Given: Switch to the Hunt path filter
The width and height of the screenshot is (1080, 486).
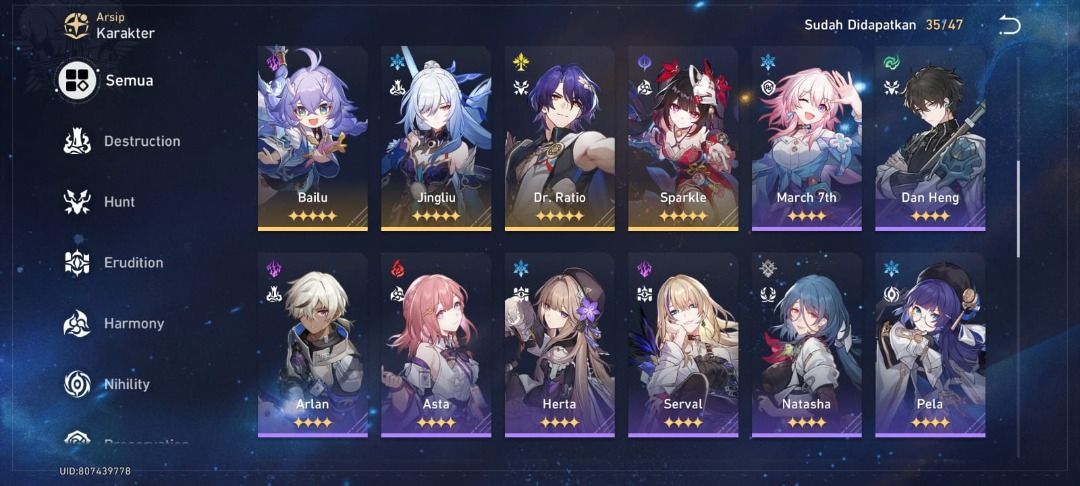Looking at the screenshot, I should [x=100, y=202].
